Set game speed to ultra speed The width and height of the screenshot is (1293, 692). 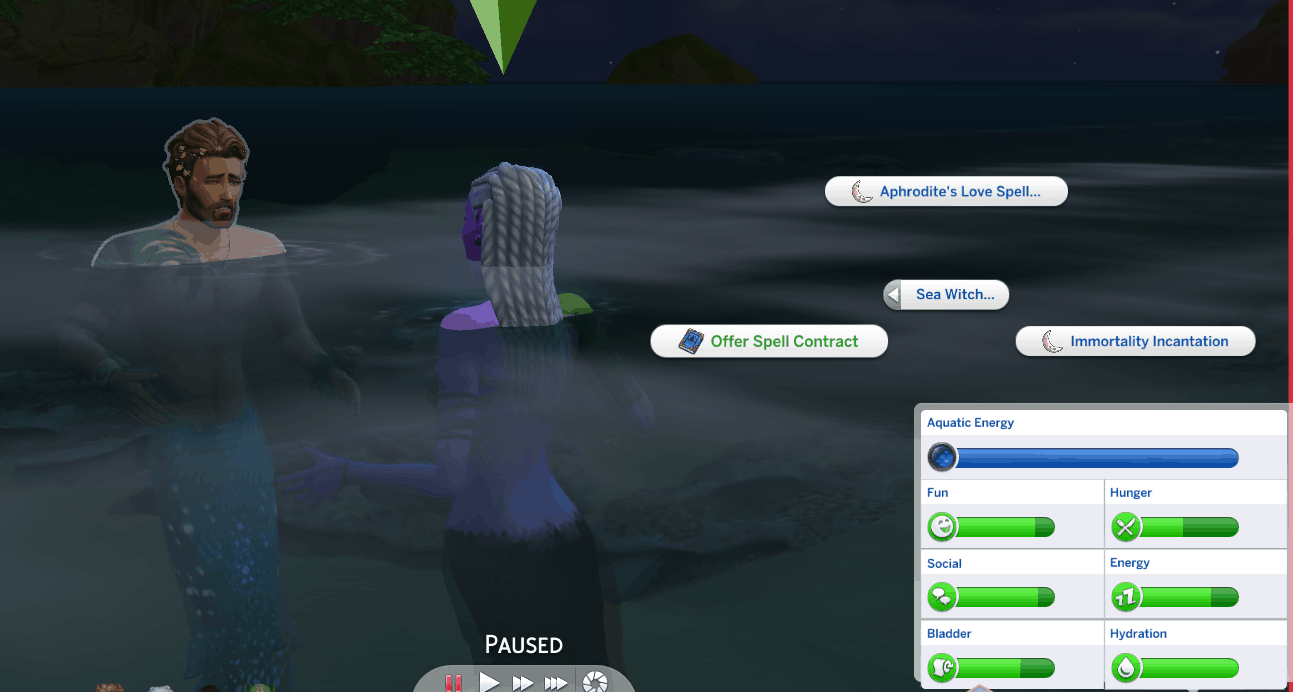[x=556, y=683]
